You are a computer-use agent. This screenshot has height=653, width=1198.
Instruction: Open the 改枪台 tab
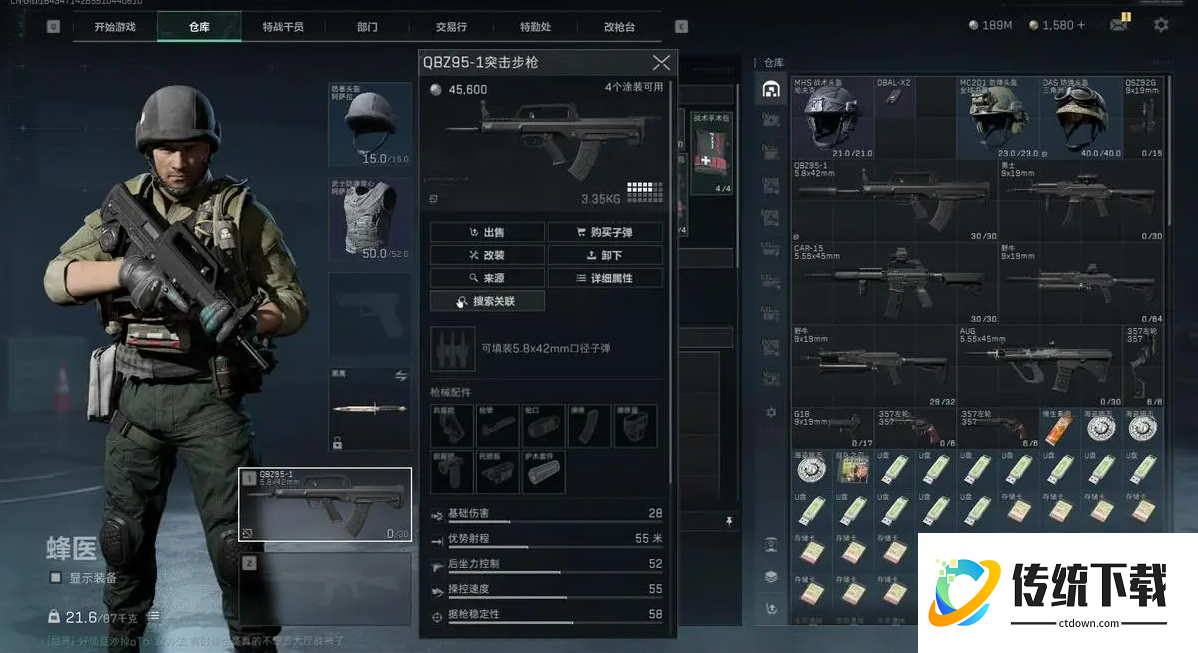(x=619, y=27)
